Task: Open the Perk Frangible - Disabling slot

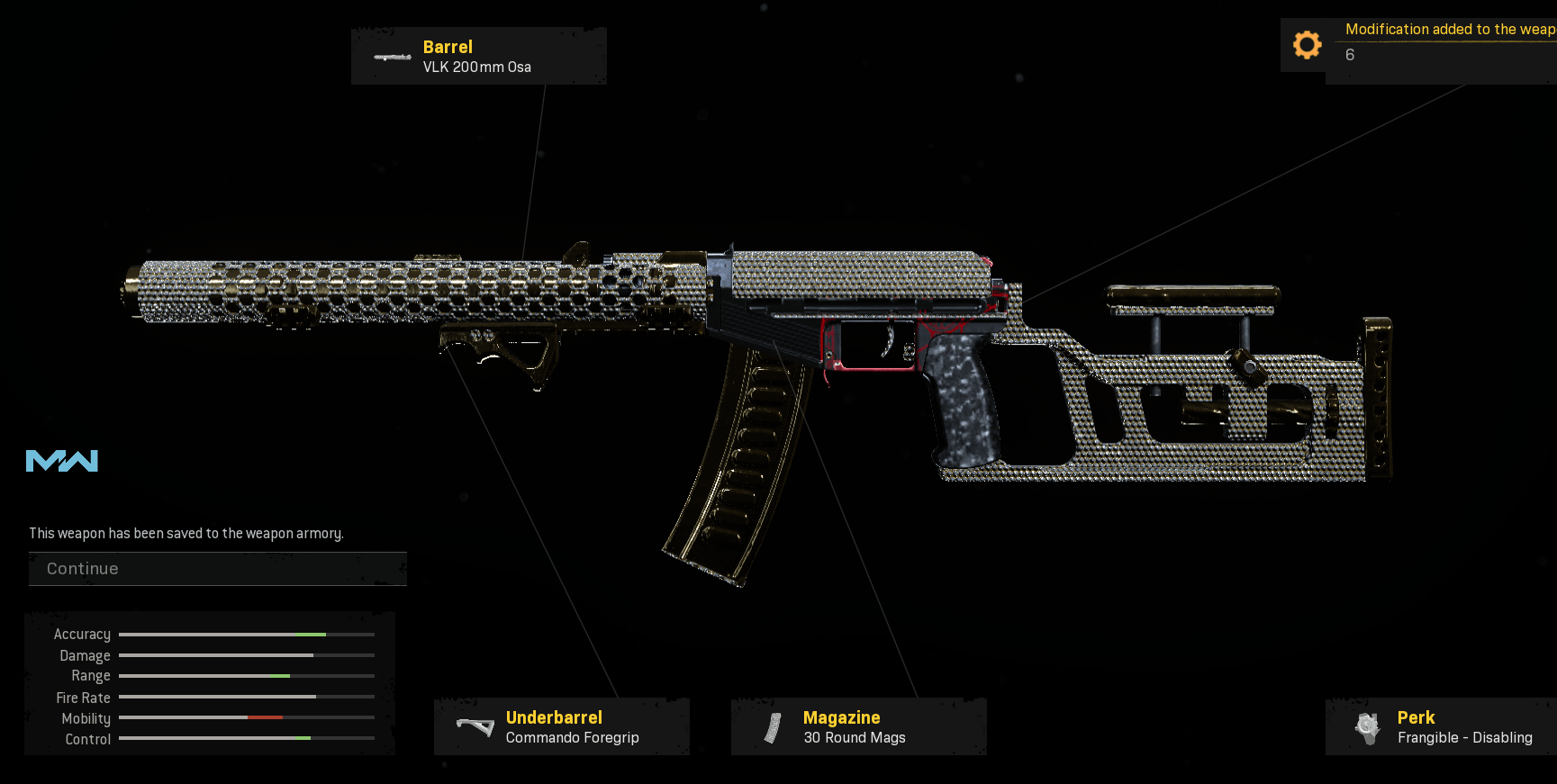Action: (x=1443, y=726)
